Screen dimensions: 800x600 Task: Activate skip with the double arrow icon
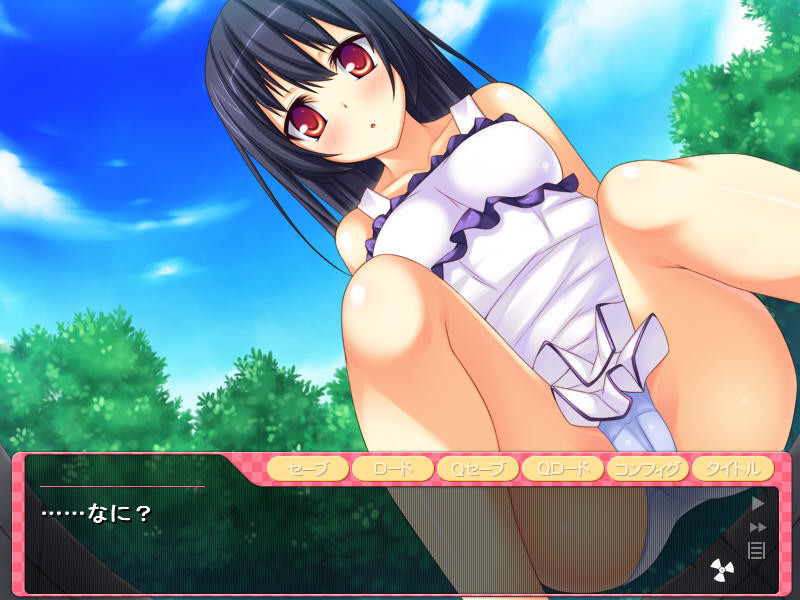[757, 527]
